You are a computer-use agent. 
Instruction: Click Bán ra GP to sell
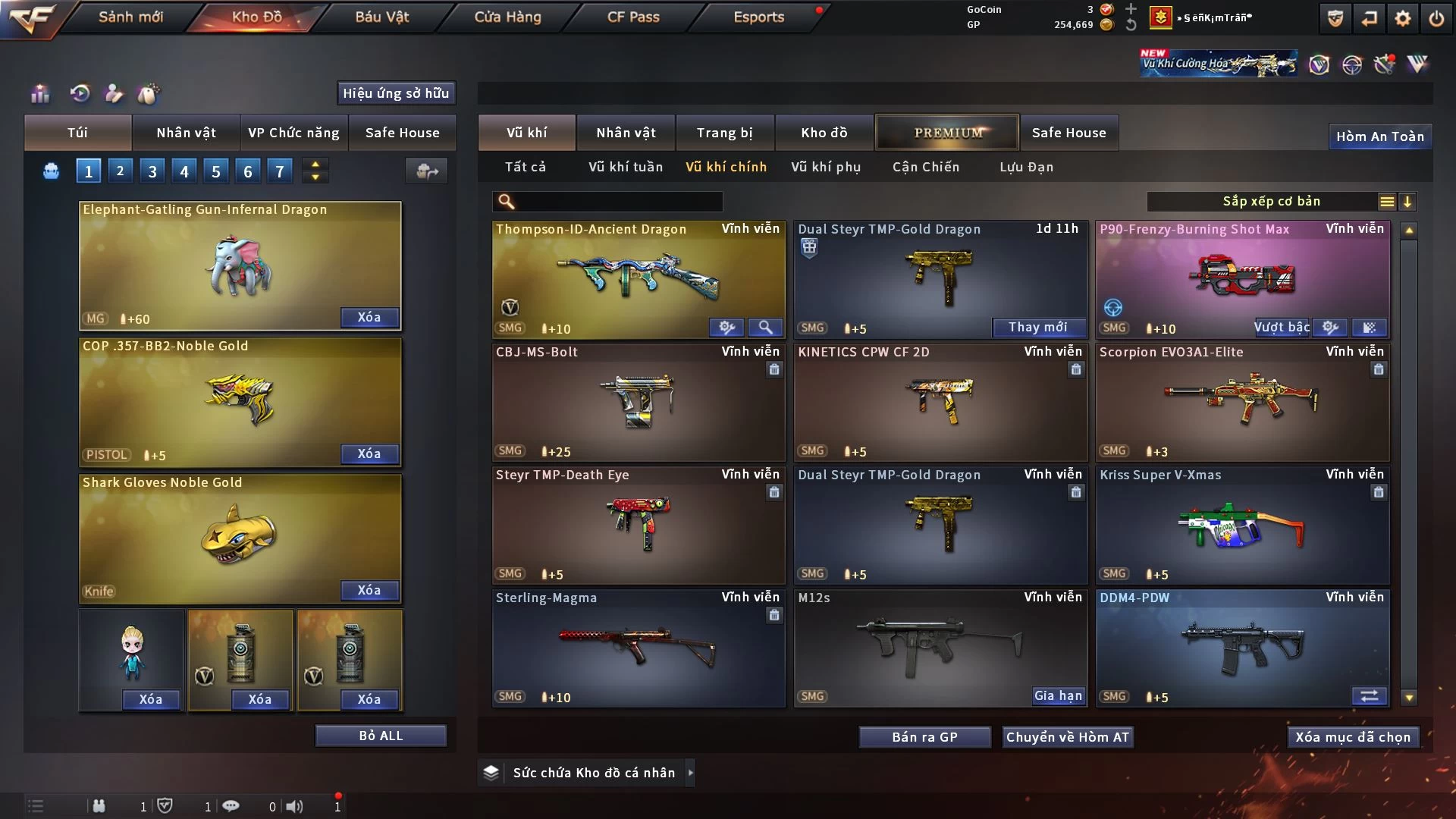click(x=924, y=737)
